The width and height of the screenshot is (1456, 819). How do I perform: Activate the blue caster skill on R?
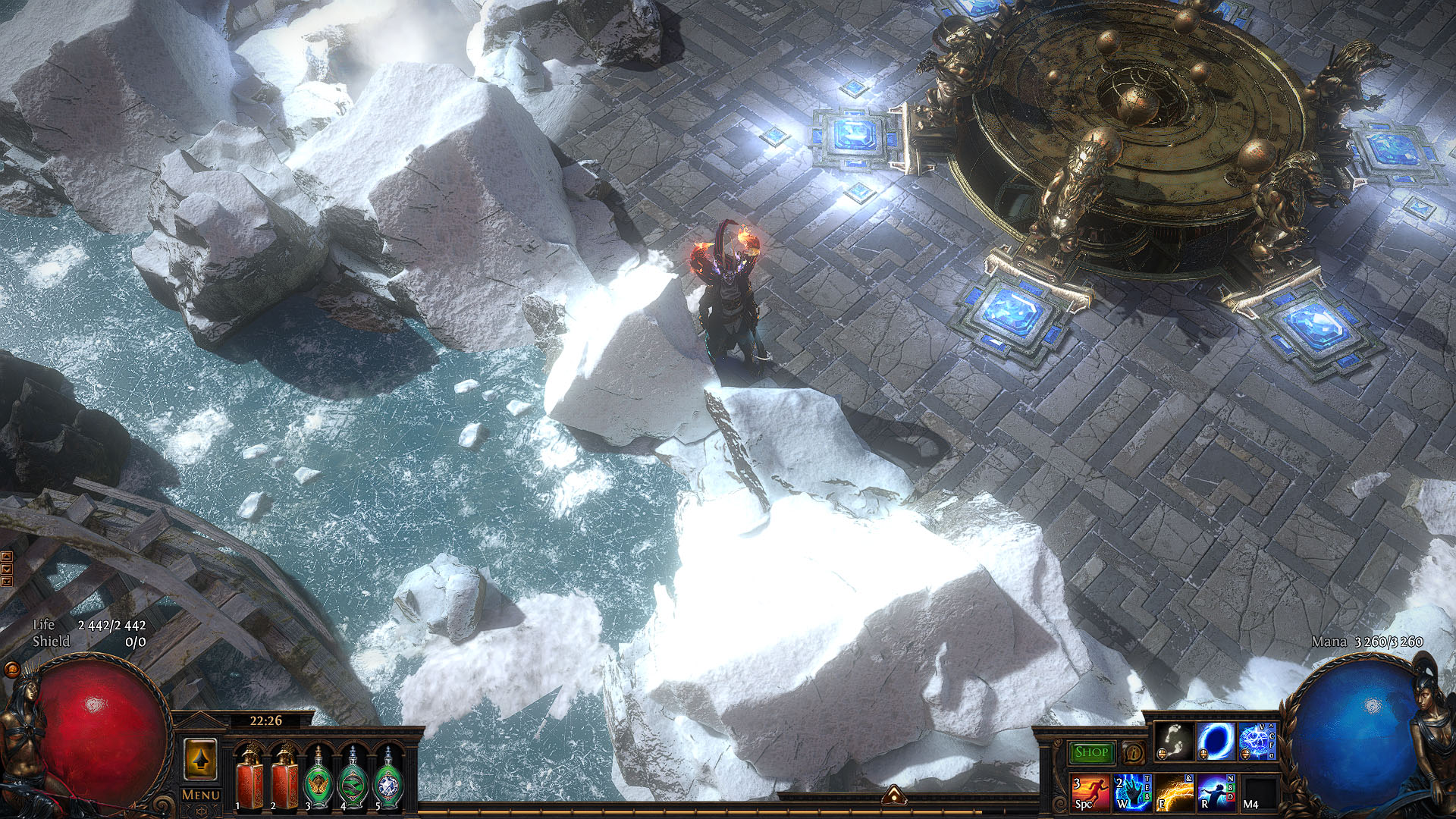[1214, 792]
